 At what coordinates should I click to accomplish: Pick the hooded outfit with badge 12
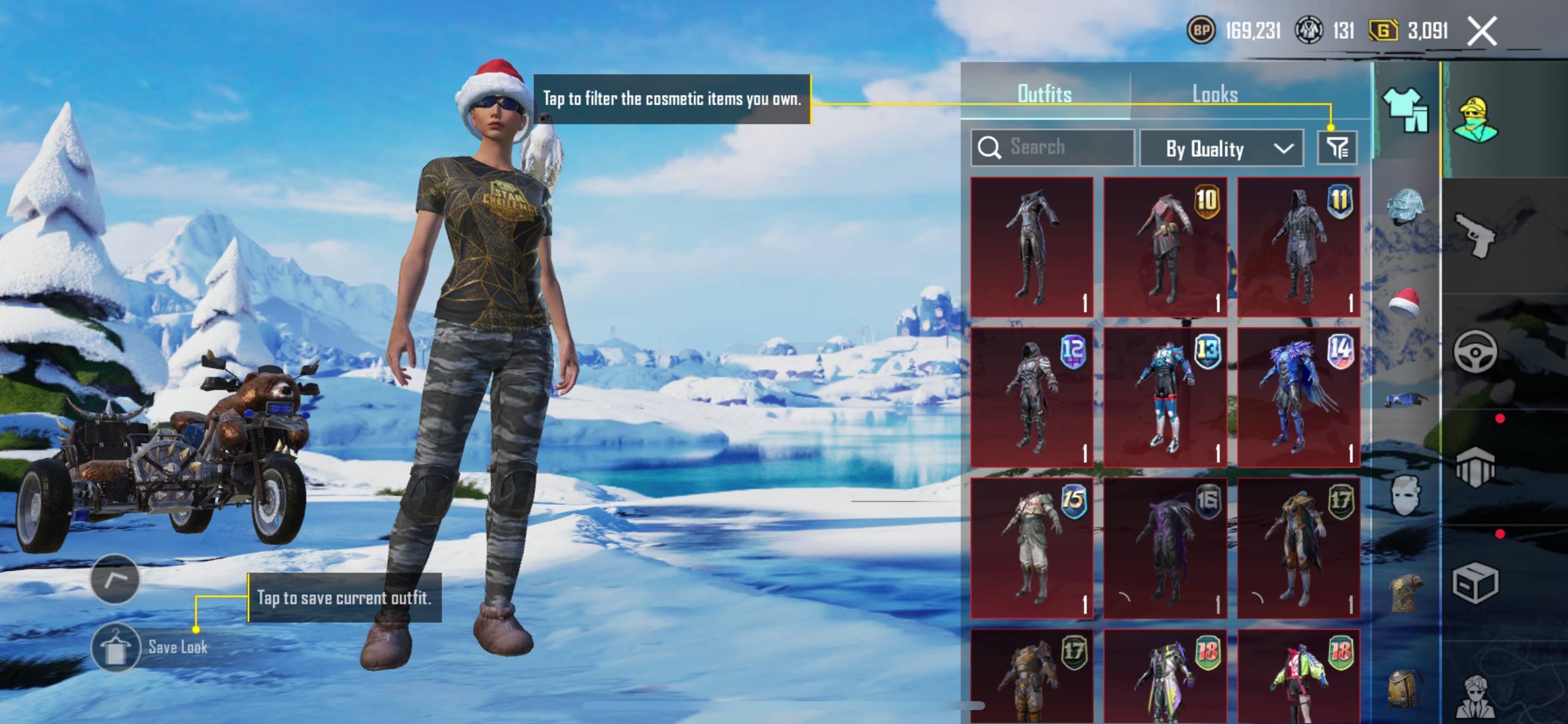tap(1032, 398)
